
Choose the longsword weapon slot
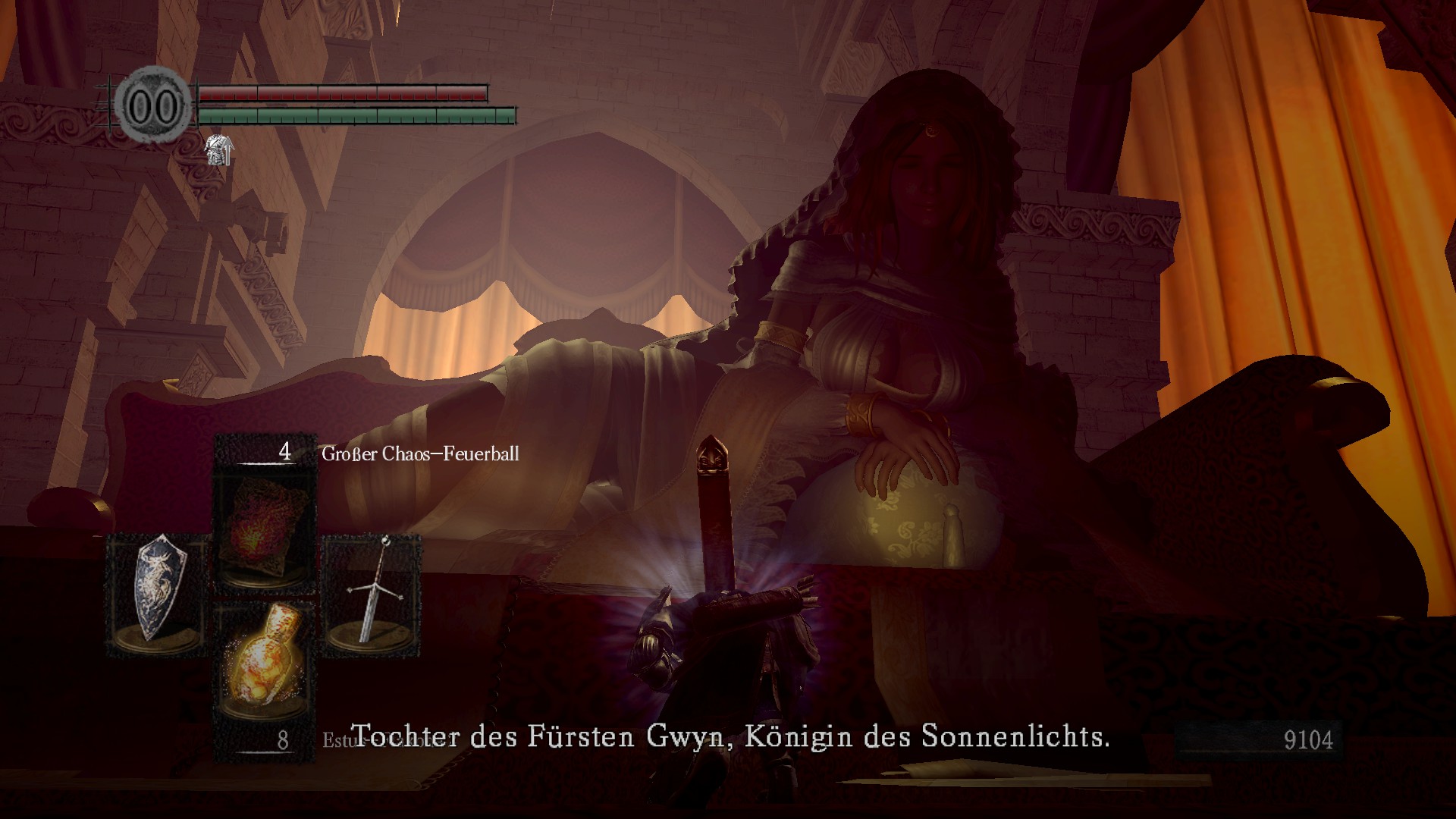372,594
